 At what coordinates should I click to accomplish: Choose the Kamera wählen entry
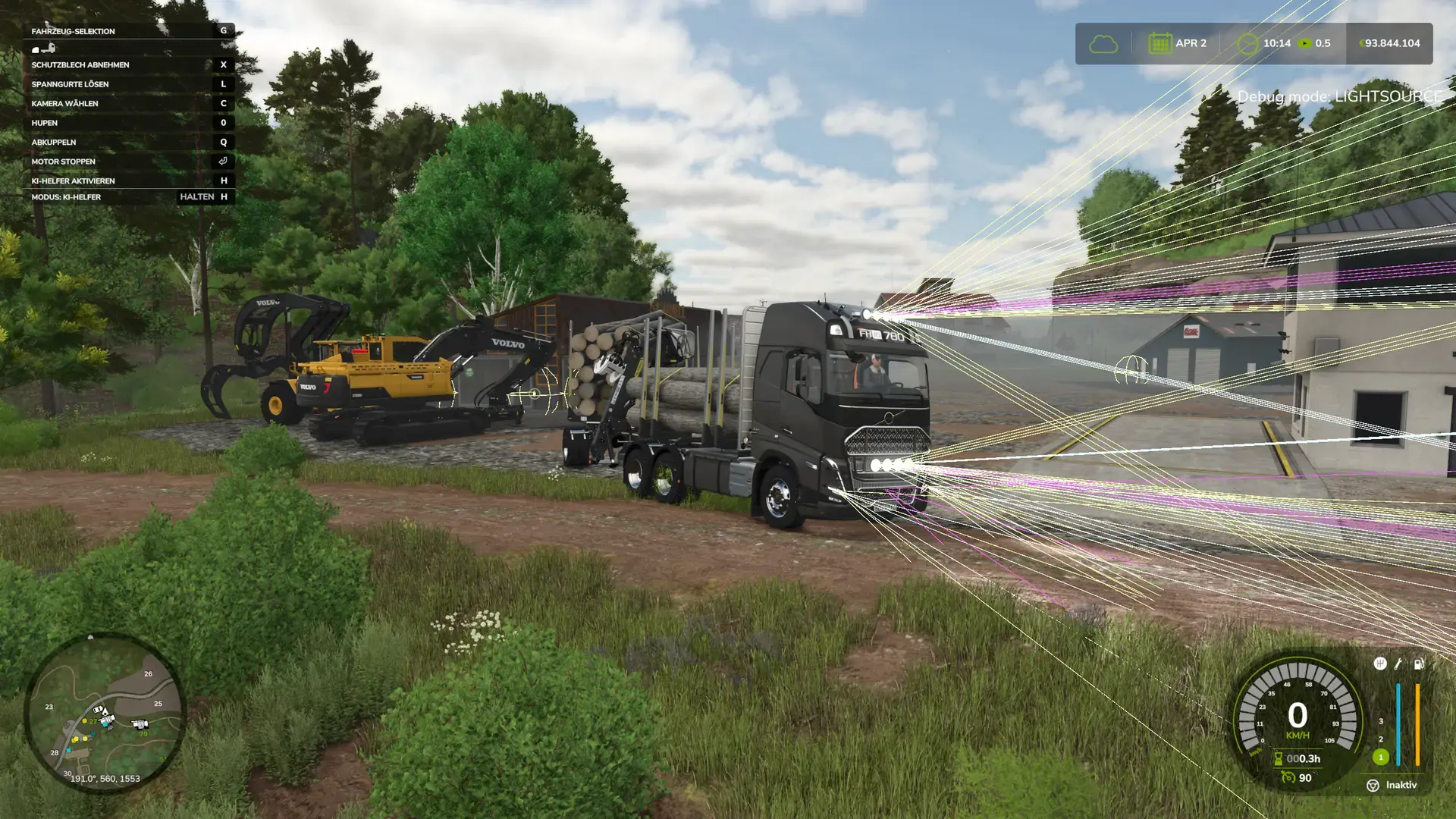[x=129, y=103]
